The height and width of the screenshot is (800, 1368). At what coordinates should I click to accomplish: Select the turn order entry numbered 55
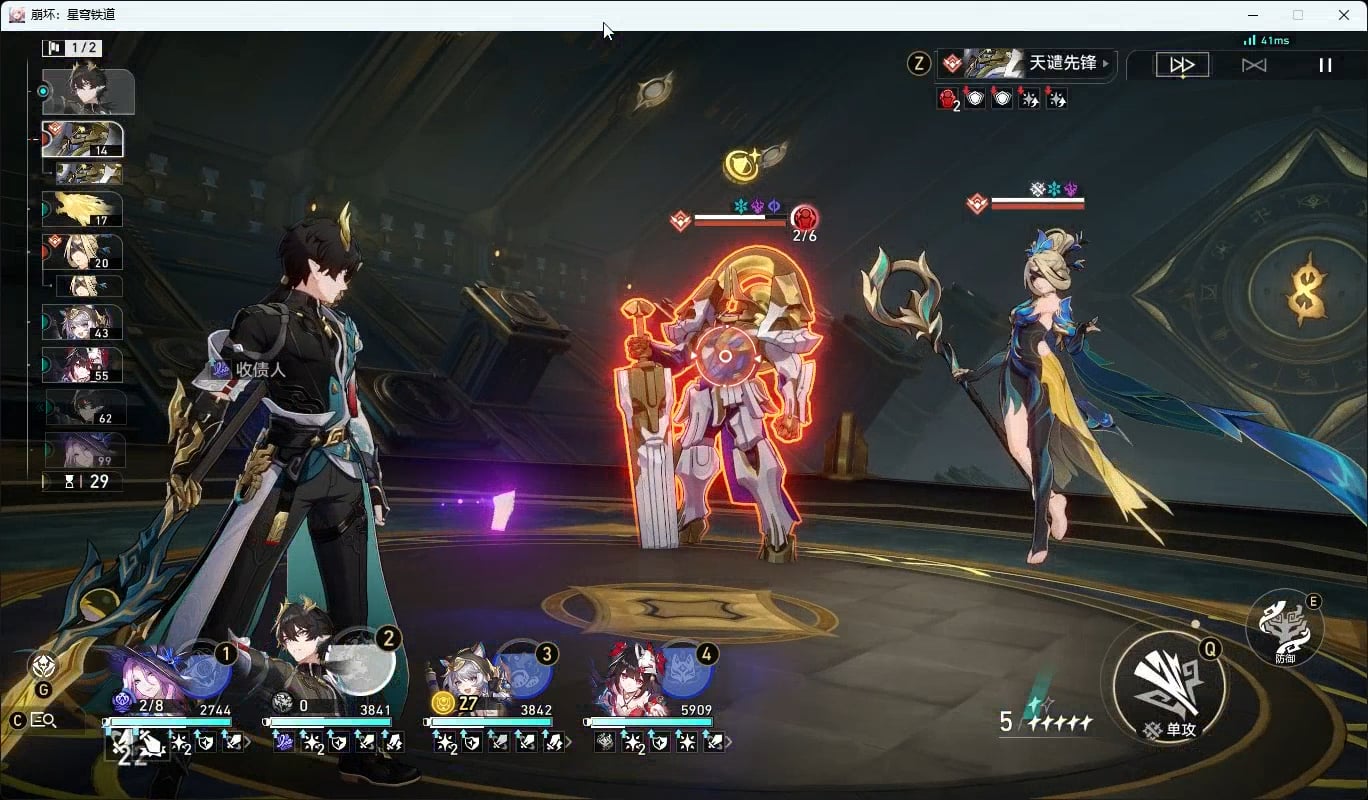(83, 365)
